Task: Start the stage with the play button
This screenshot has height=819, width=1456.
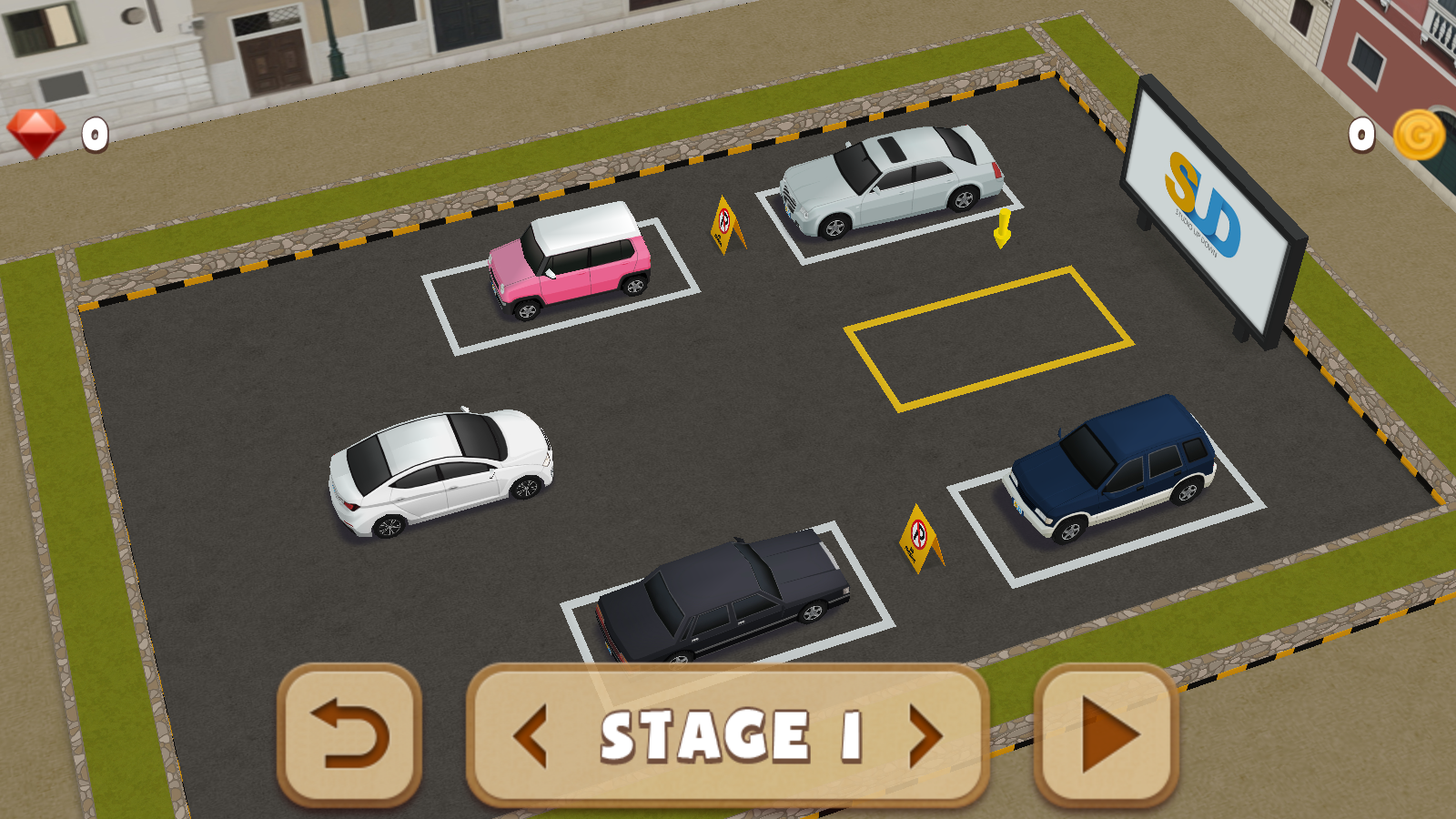Action: tap(1107, 734)
